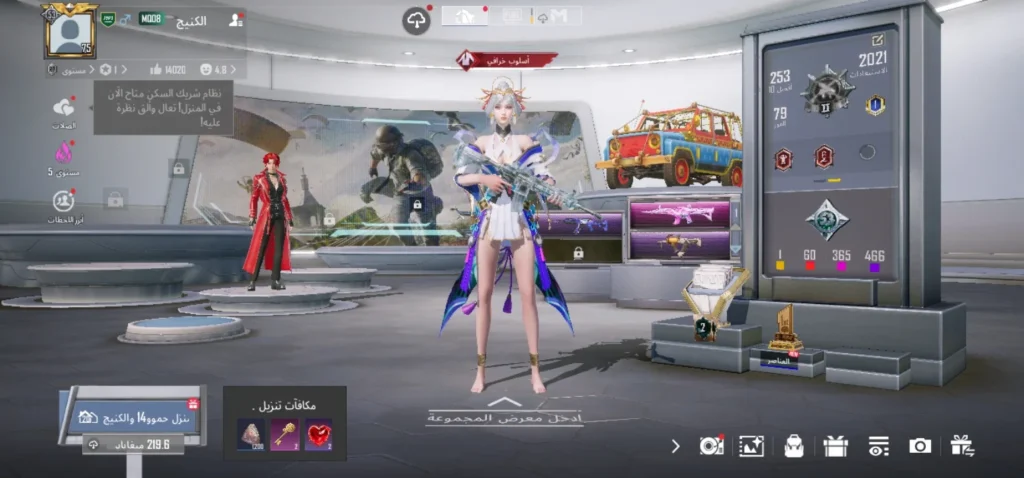Open the highlights moments icon
This screenshot has width=1024, height=478.
64,200
